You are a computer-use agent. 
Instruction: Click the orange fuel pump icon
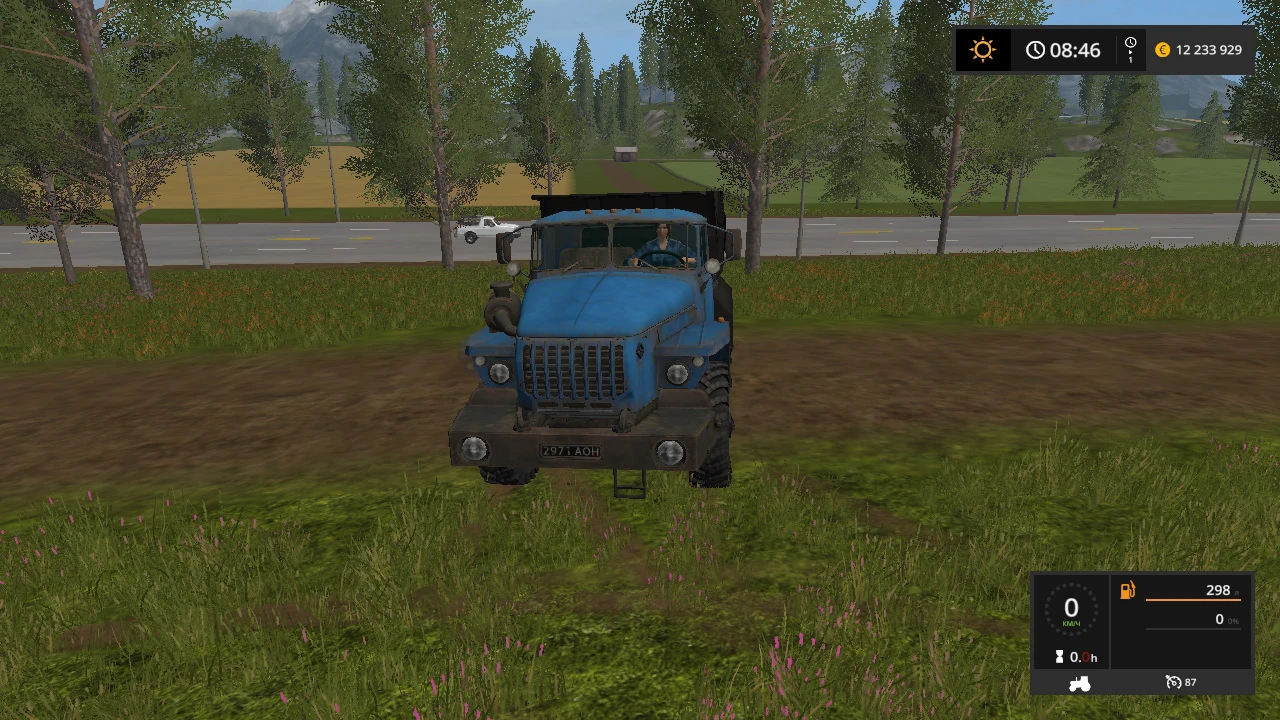[1127, 590]
